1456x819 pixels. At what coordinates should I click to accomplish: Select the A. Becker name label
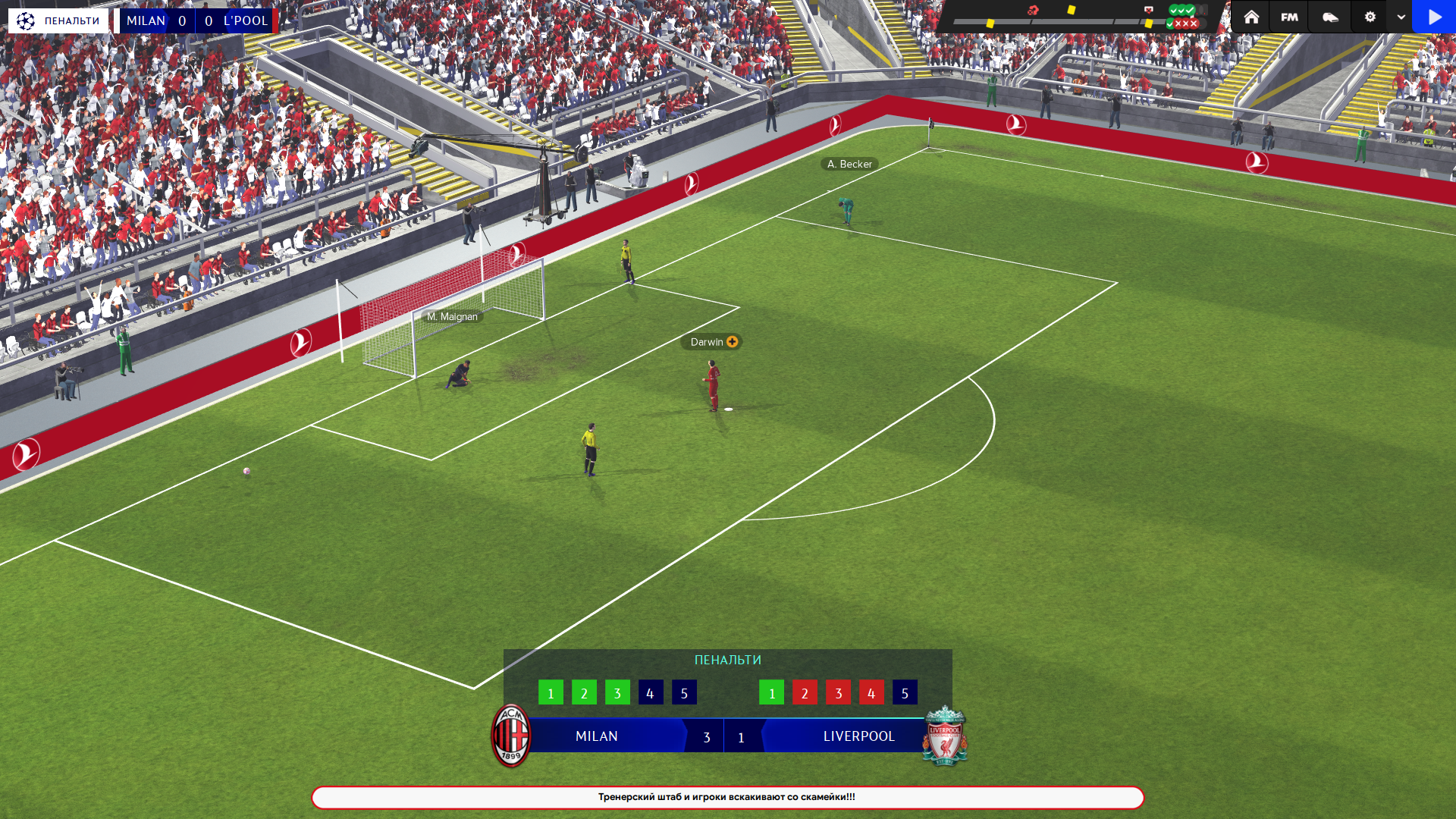[849, 164]
